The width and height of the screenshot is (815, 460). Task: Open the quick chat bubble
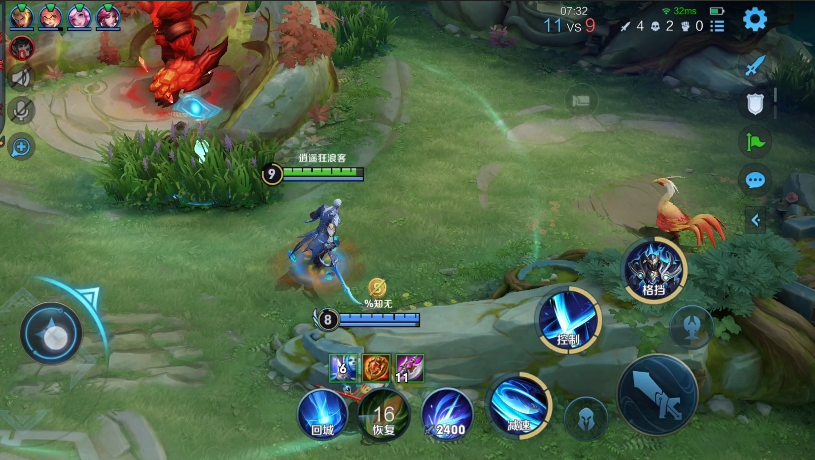(755, 180)
